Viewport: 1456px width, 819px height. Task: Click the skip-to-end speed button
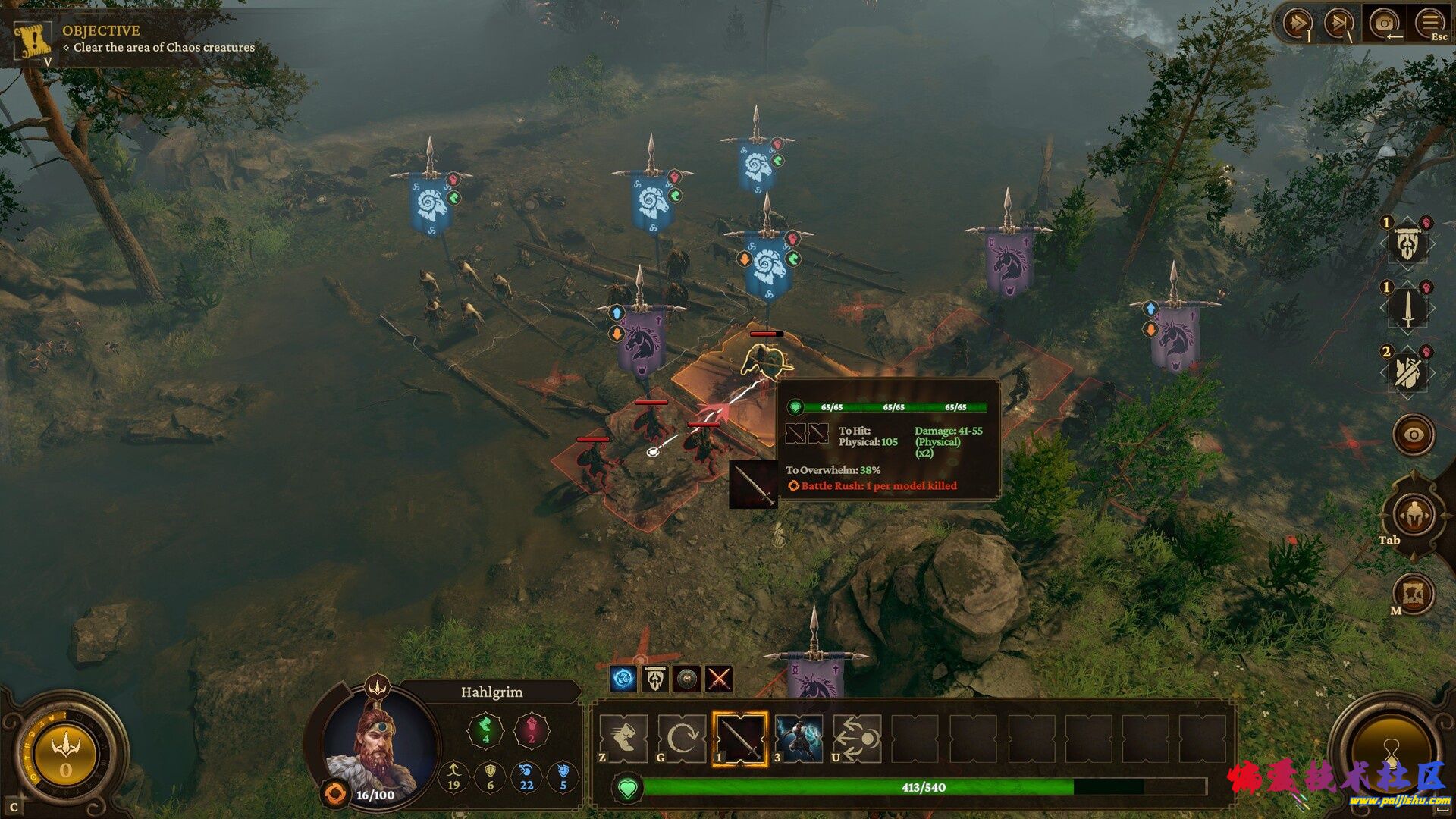click(x=1338, y=24)
